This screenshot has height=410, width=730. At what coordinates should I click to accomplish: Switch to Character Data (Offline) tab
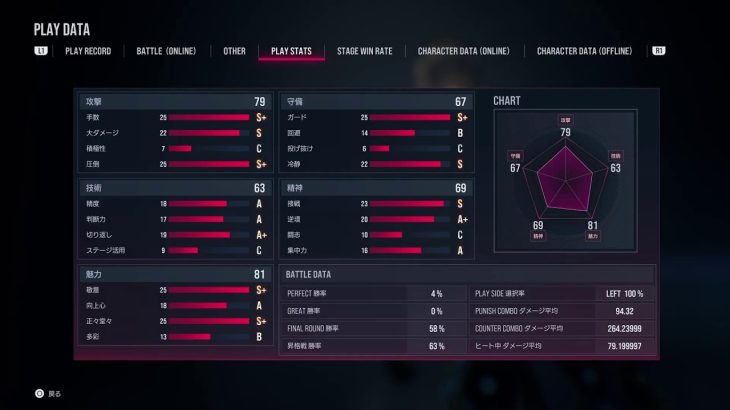tap(584, 51)
